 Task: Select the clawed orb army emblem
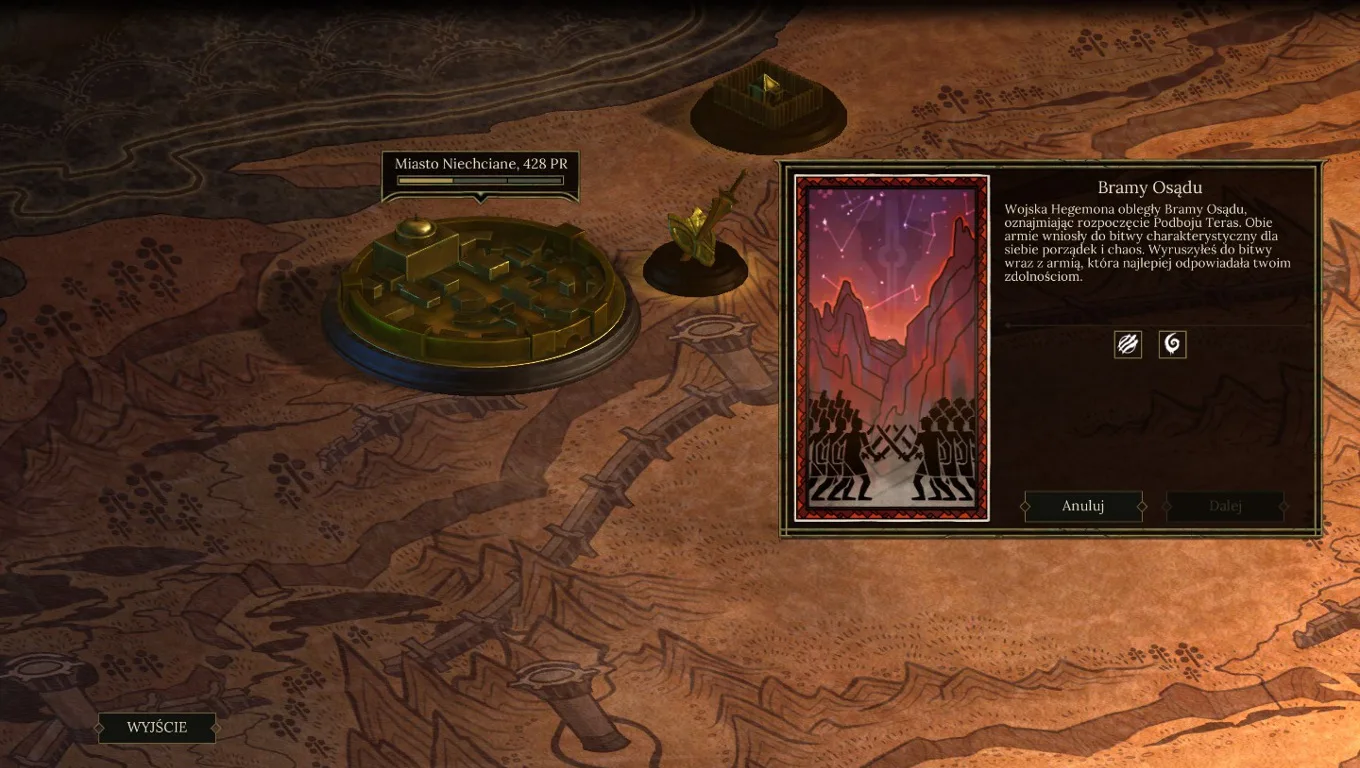tap(1128, 344)
